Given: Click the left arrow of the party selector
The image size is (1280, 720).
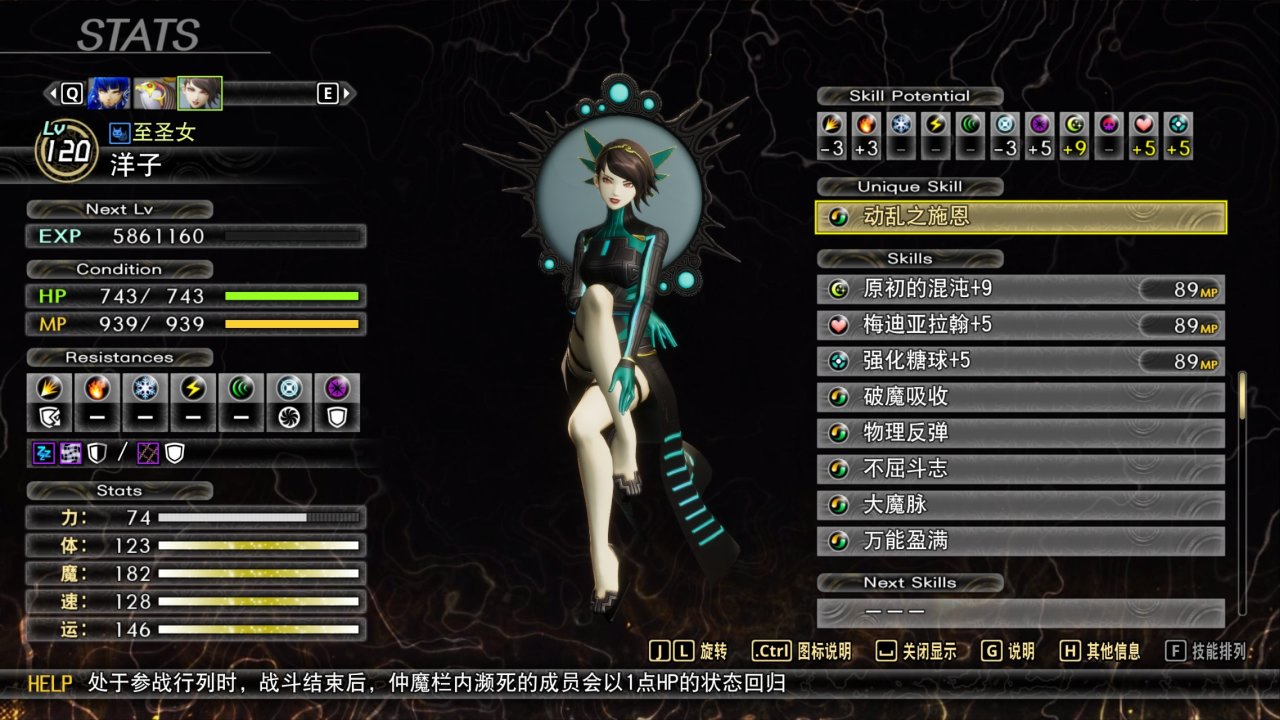Looking at the screenshot, I should (x=50, y=93).
